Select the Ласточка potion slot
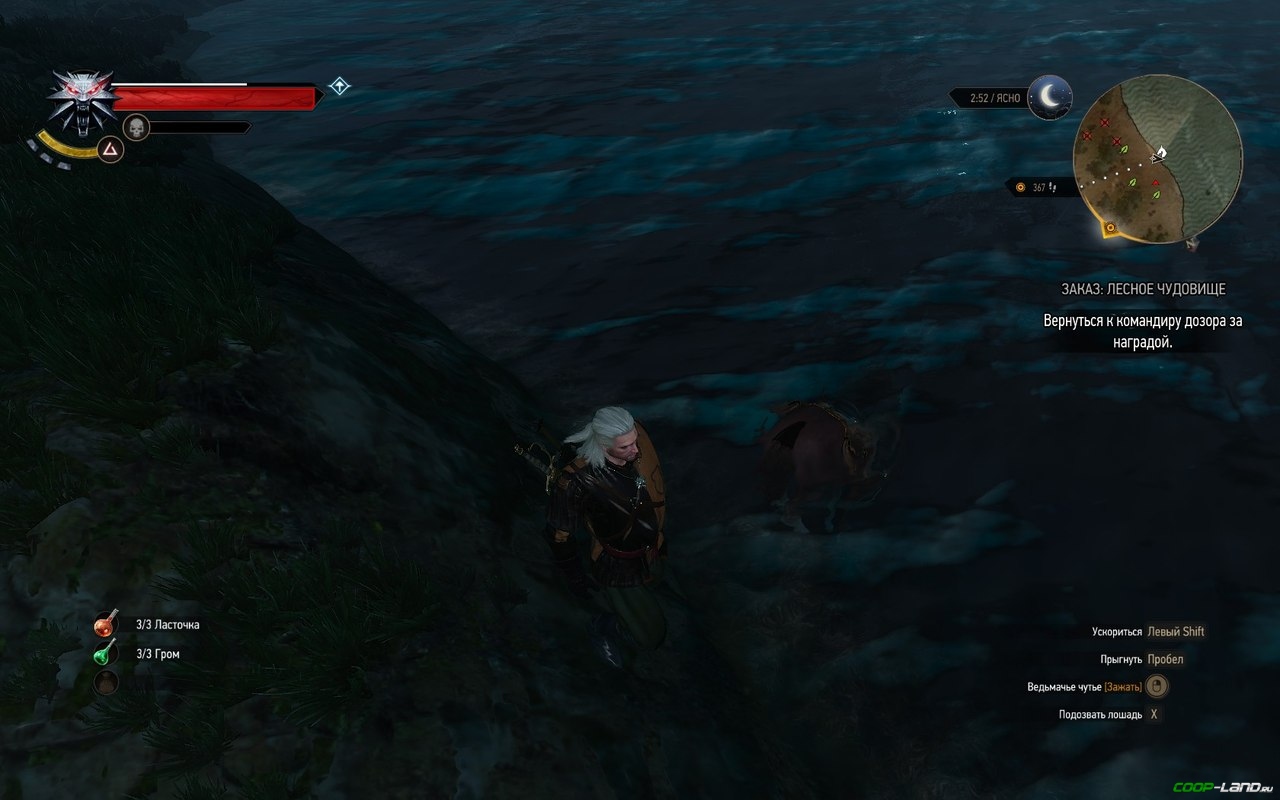 (x=106, y=625)
